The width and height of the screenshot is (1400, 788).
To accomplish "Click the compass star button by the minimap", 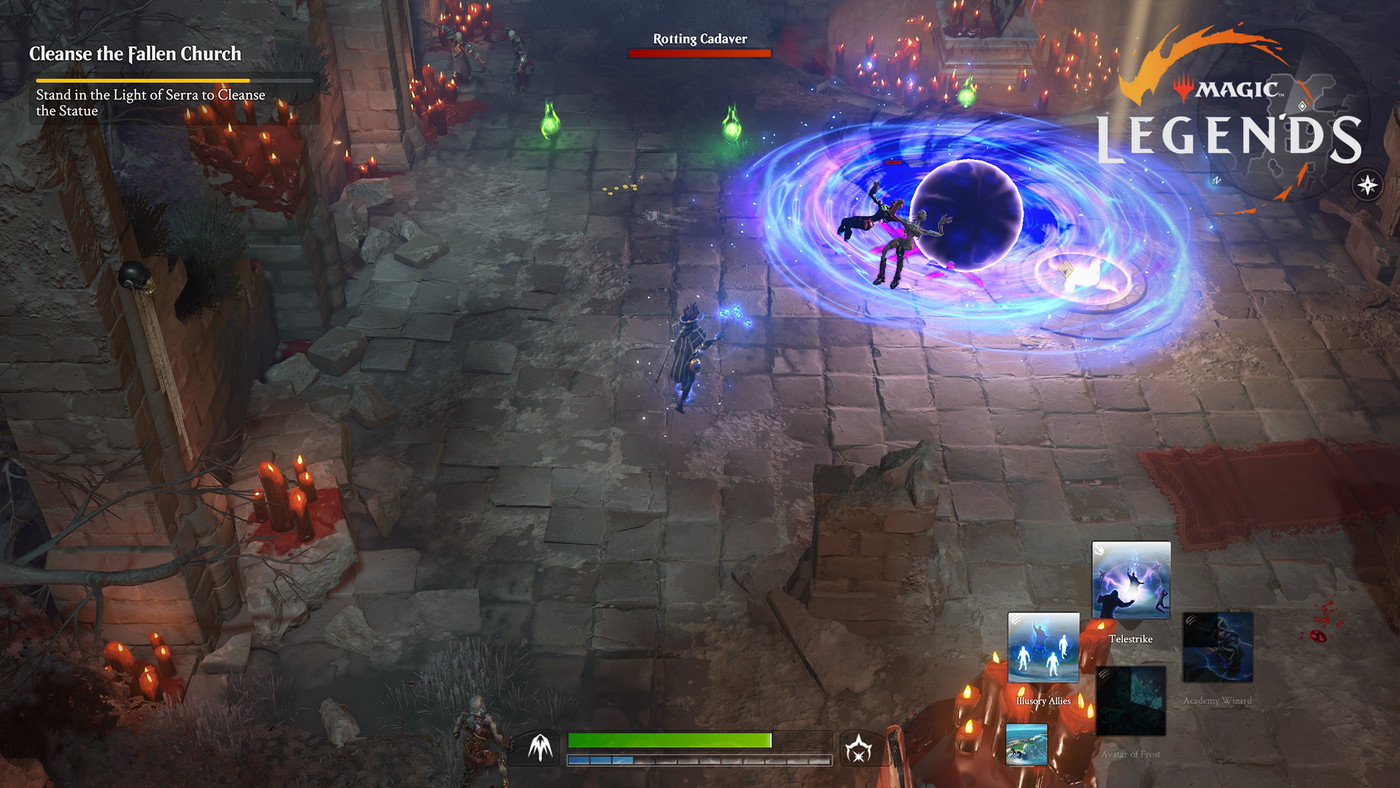I will (x=1366, y=185).
